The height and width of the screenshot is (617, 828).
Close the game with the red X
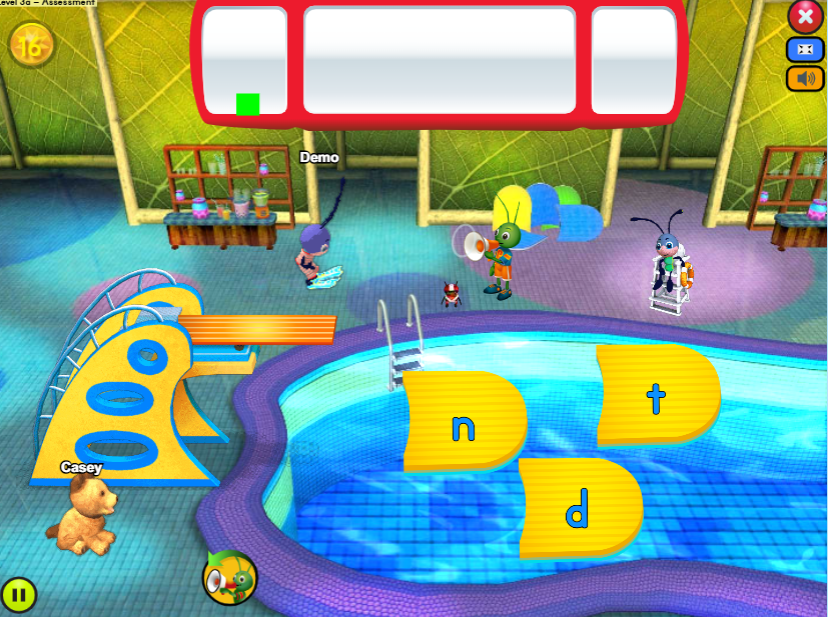pyautogui.click(x=805, y=17)
